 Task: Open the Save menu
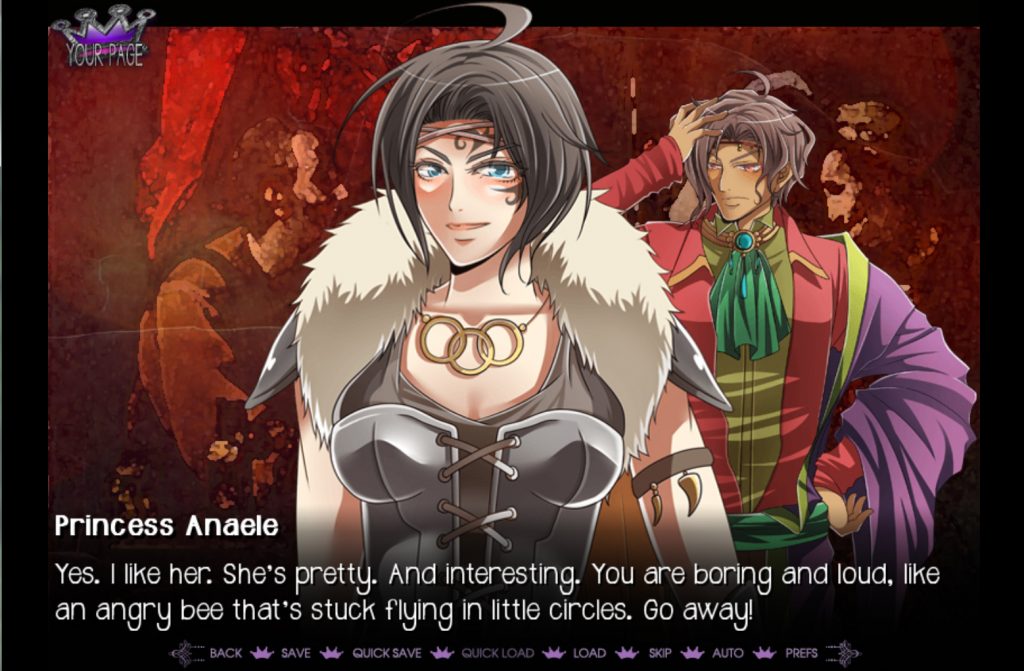[x=296, y=653]
